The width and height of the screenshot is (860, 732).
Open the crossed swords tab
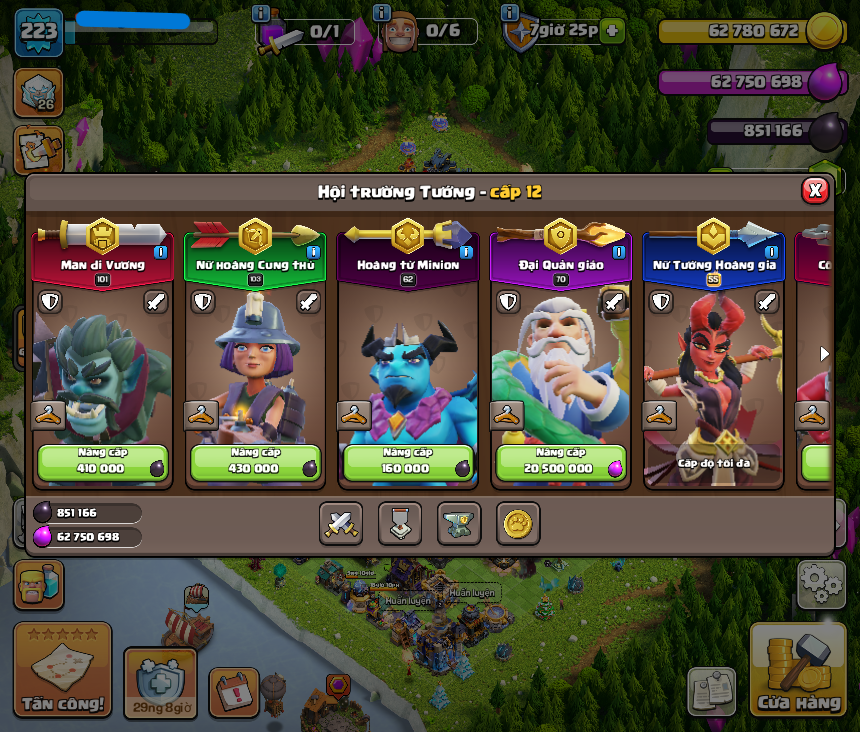point(341,523)
